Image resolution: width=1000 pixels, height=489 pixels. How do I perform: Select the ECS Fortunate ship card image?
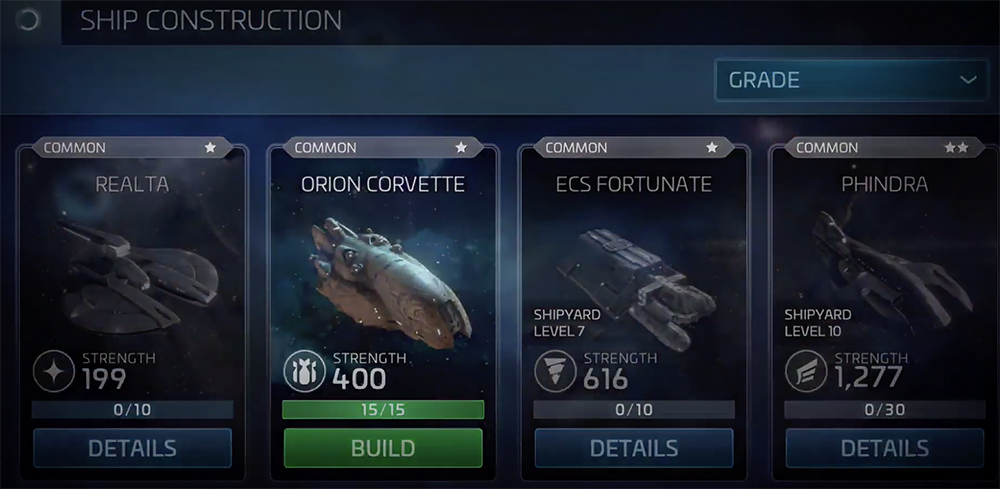[x=634, y=265]
